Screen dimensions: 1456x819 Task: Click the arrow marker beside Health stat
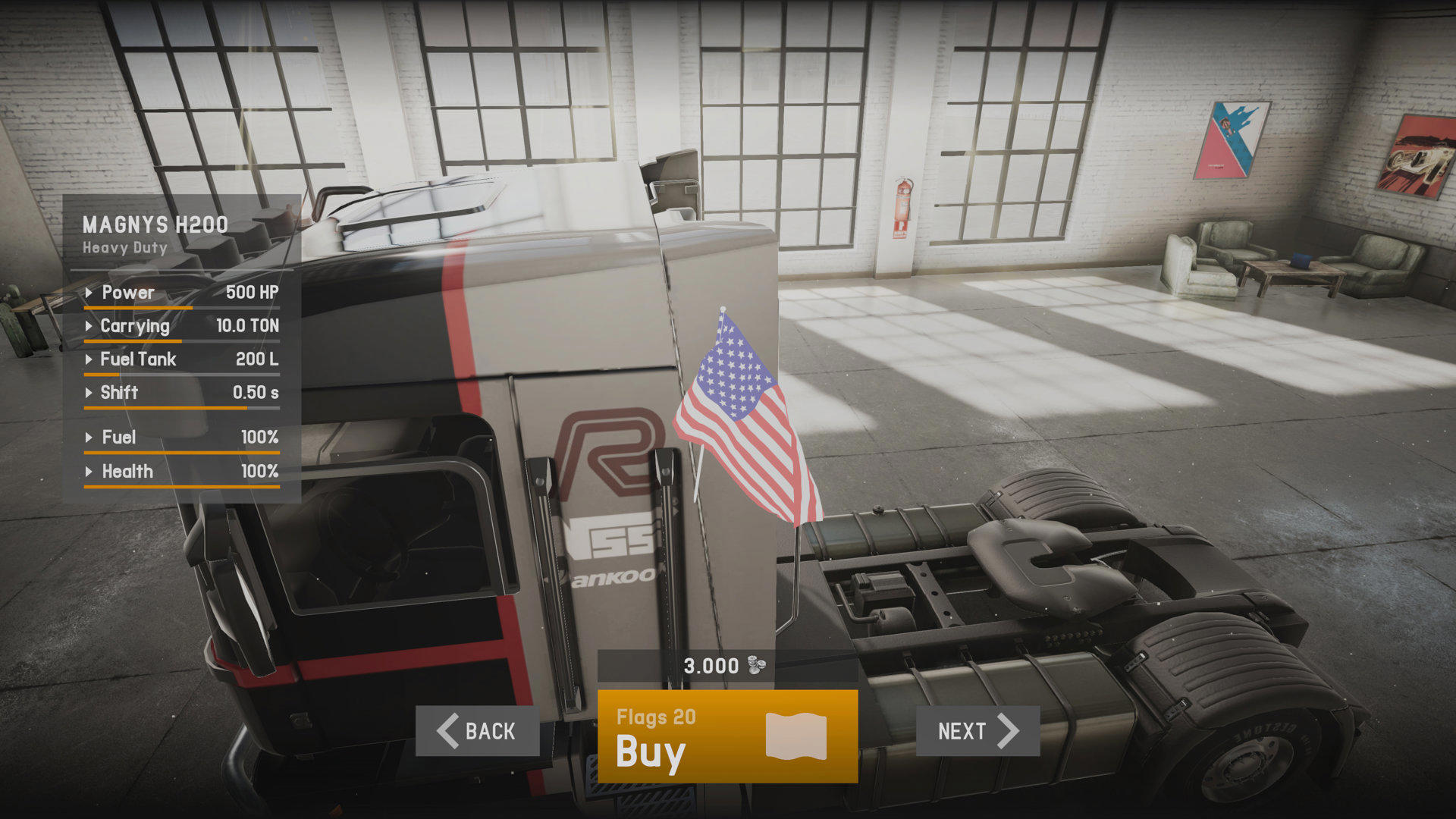(89, 472)
